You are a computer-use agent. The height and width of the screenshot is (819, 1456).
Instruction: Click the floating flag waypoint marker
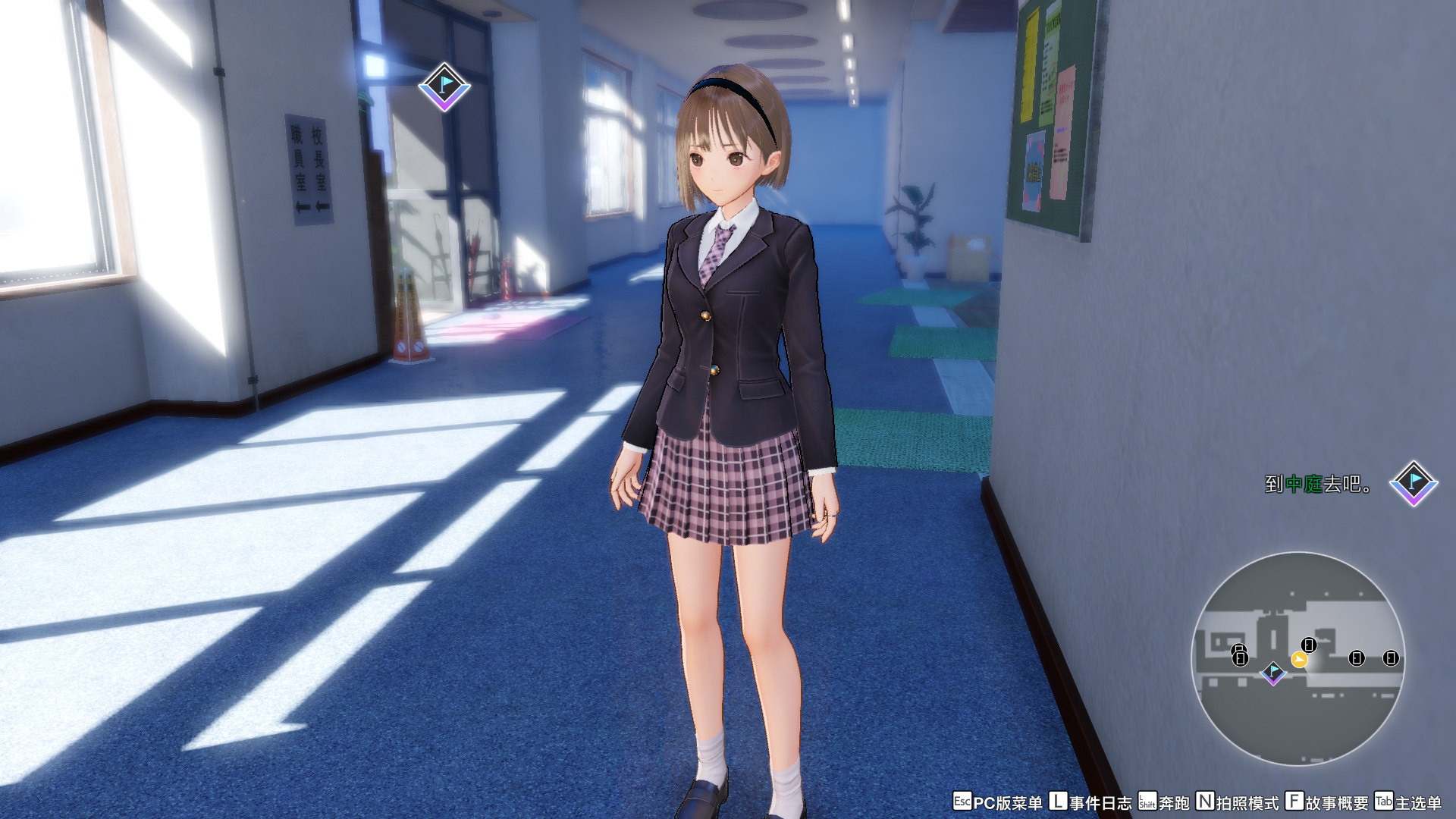(x=444, y=87)
